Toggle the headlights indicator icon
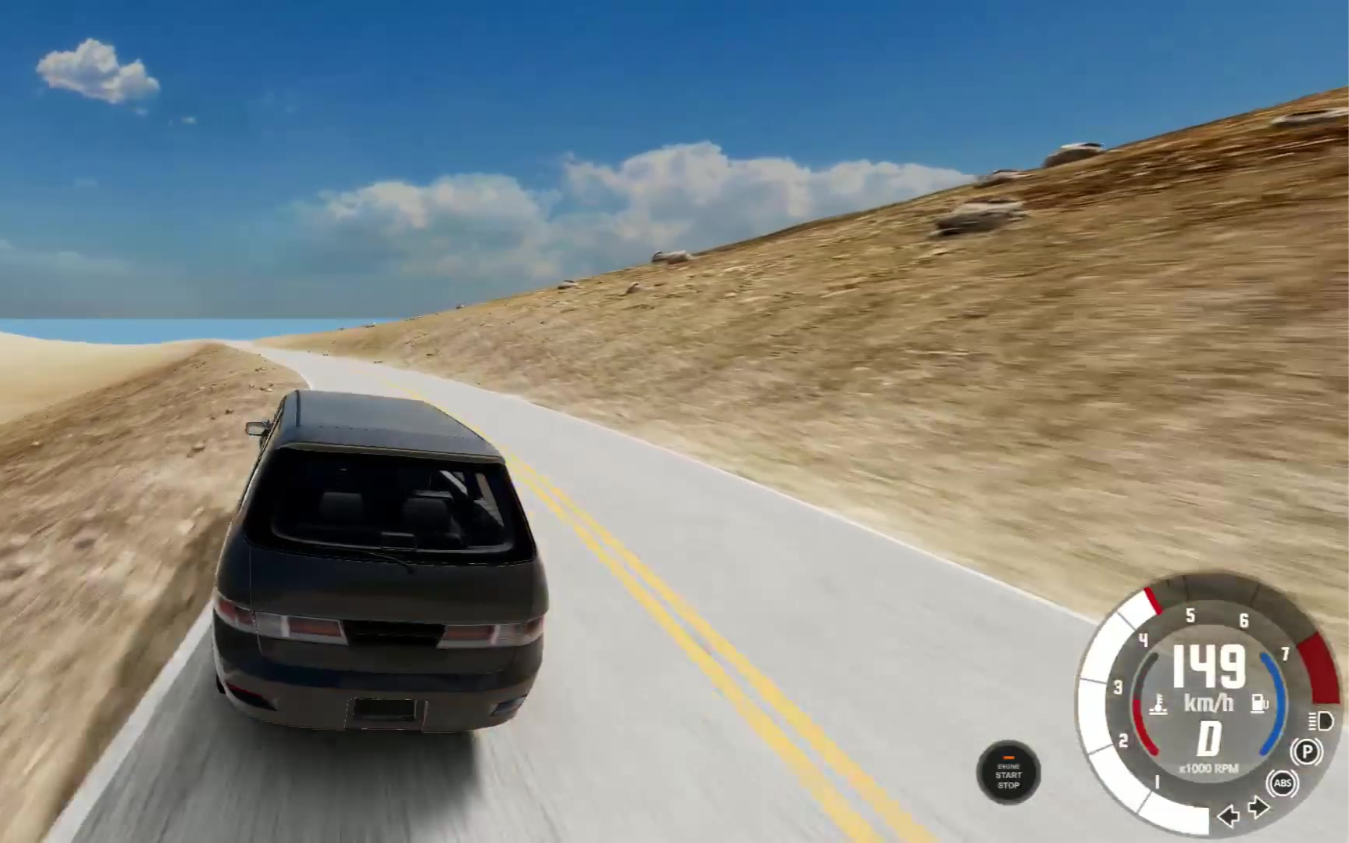1349x843 pixels. point(1320,721)
